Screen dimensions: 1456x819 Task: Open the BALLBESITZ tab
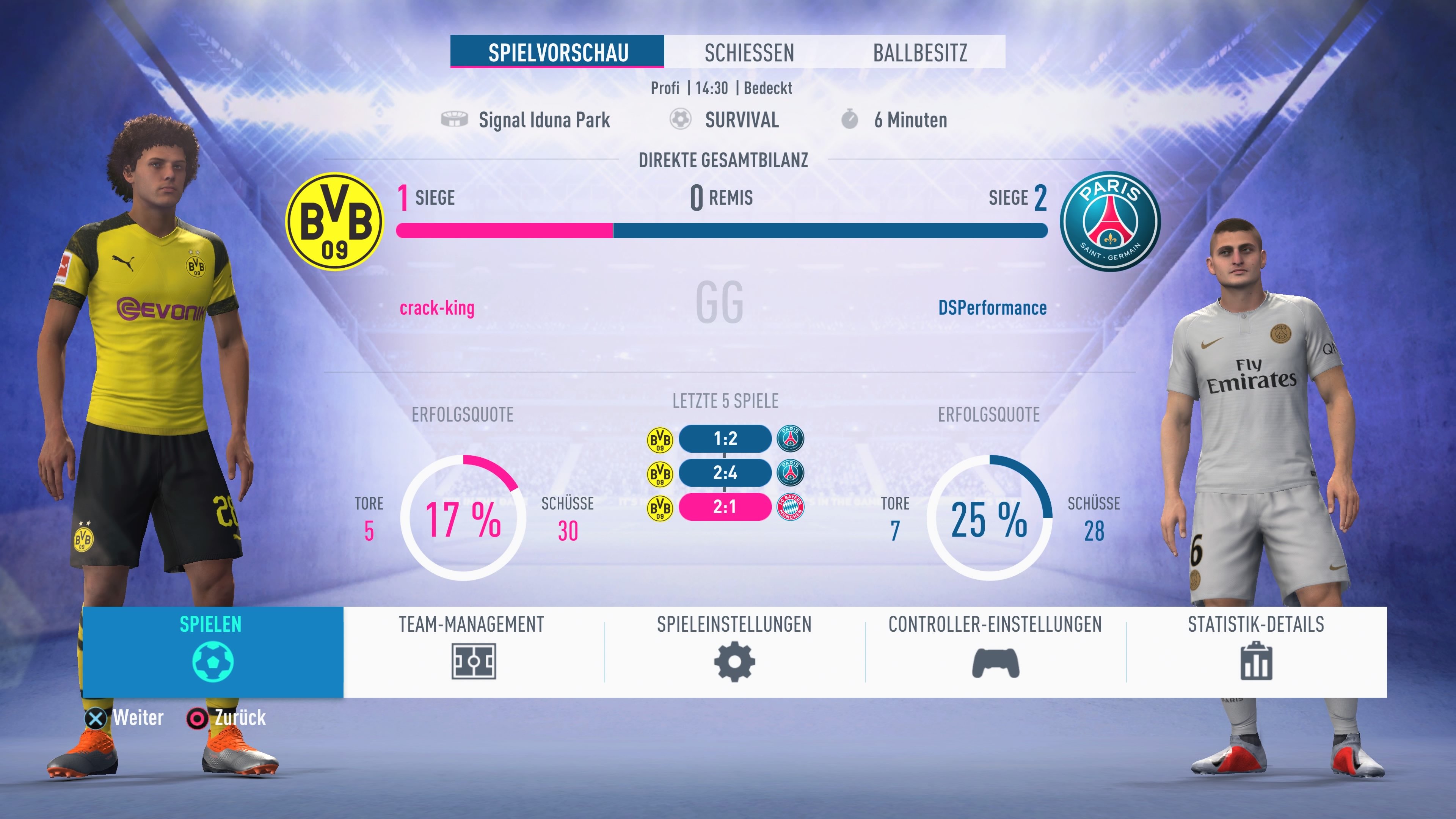tap(920, 53)
